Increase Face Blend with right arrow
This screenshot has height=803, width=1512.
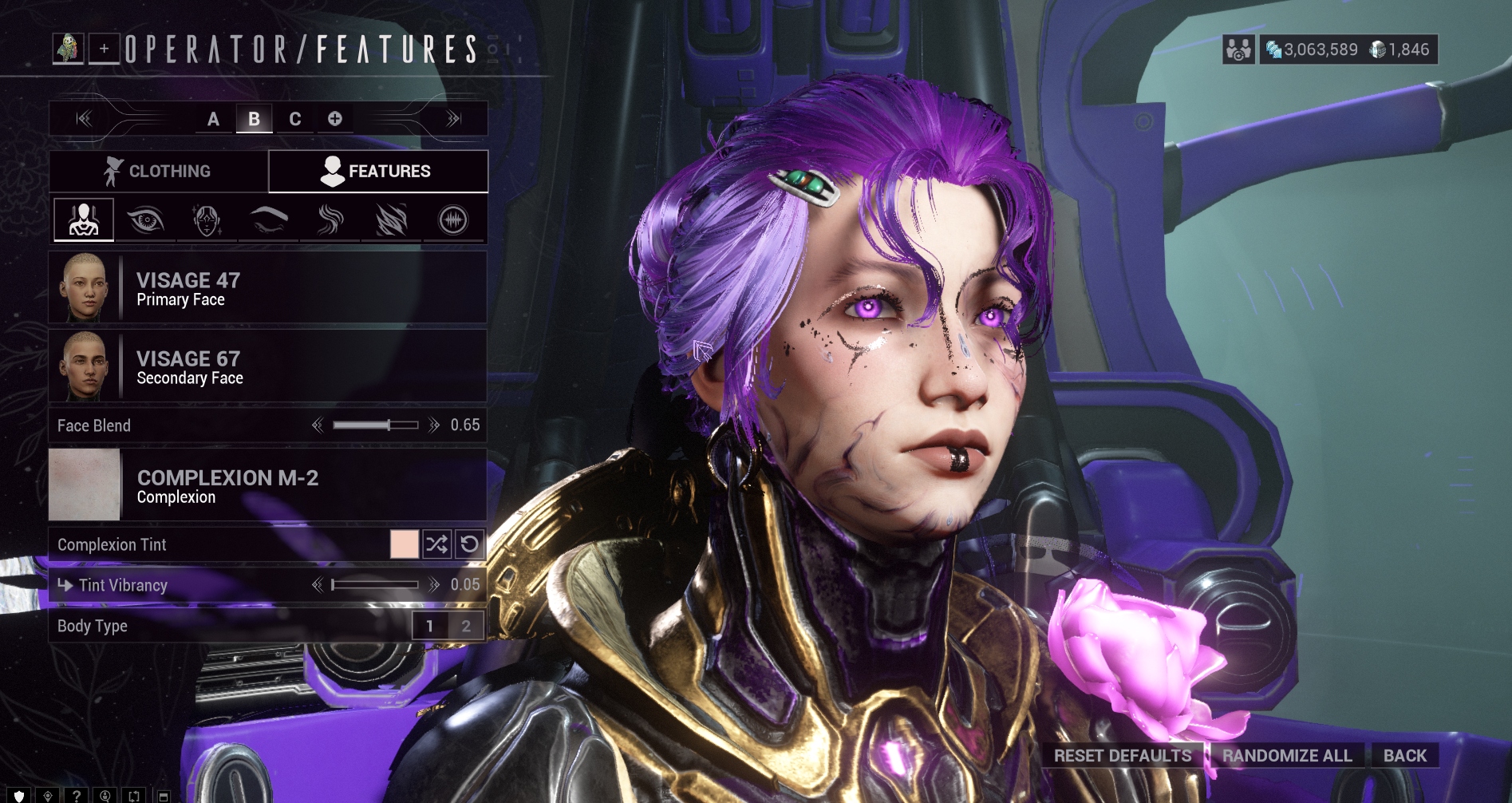(434, 425)
